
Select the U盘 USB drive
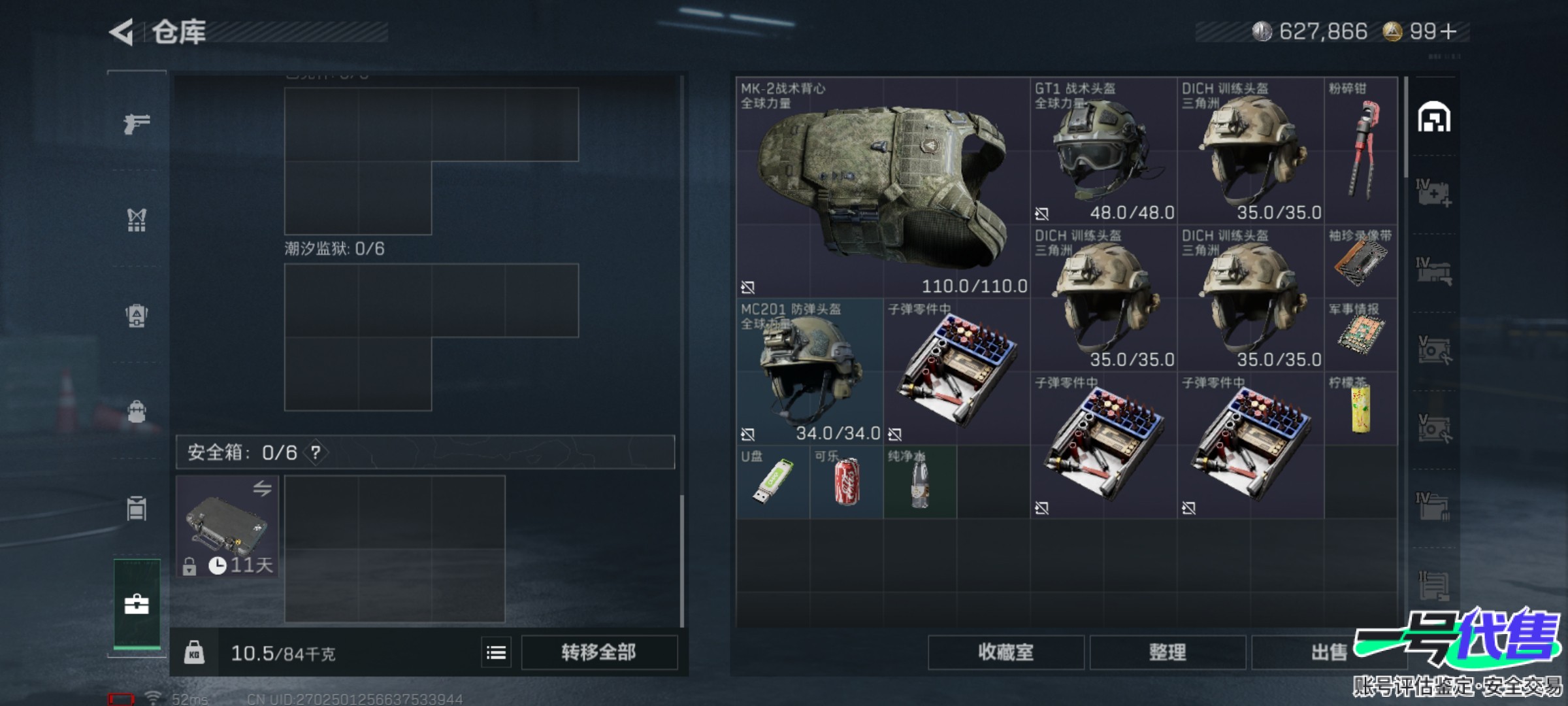point(773,482)
